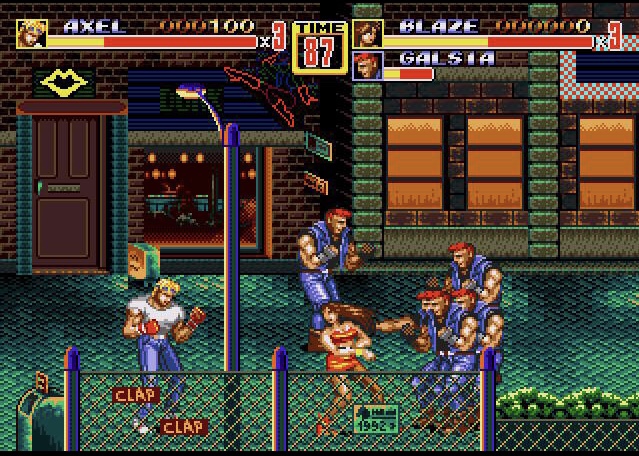This screenshot has height=456, width=639.
Task: Click the Galsia enemy portrait
Action: 367,65
